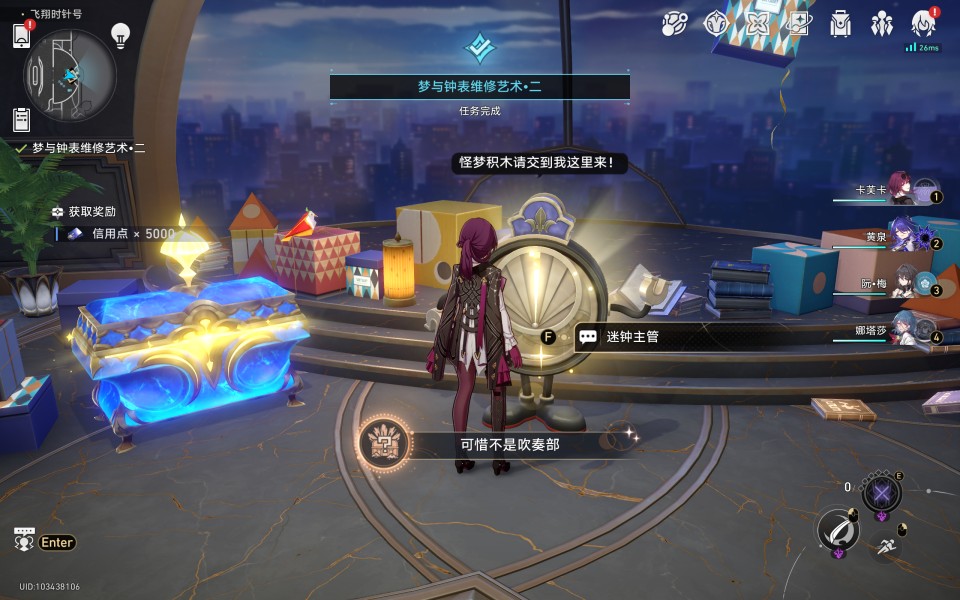This screenshot has width=960, height=600.
Task: Toggle the sprint running icon
Action: [x=884, y=546]
